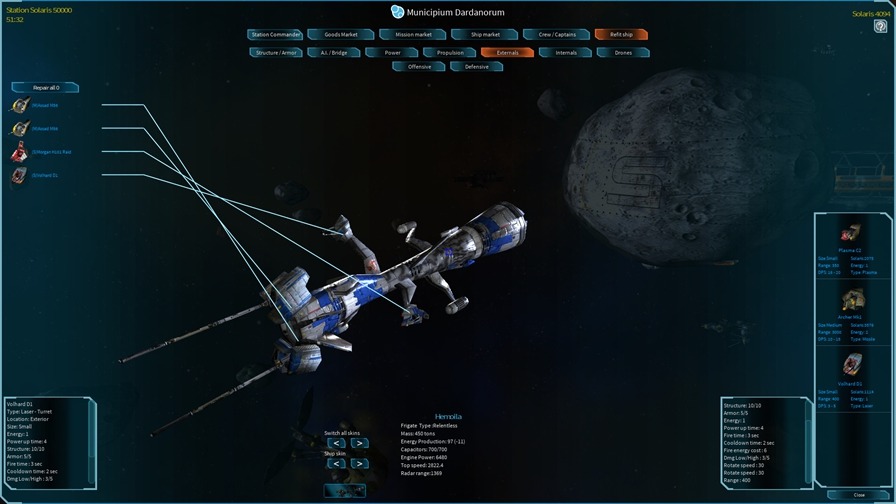
Task: Pick the Plasma C2 weapon in shop list
Action: (850, 234)
